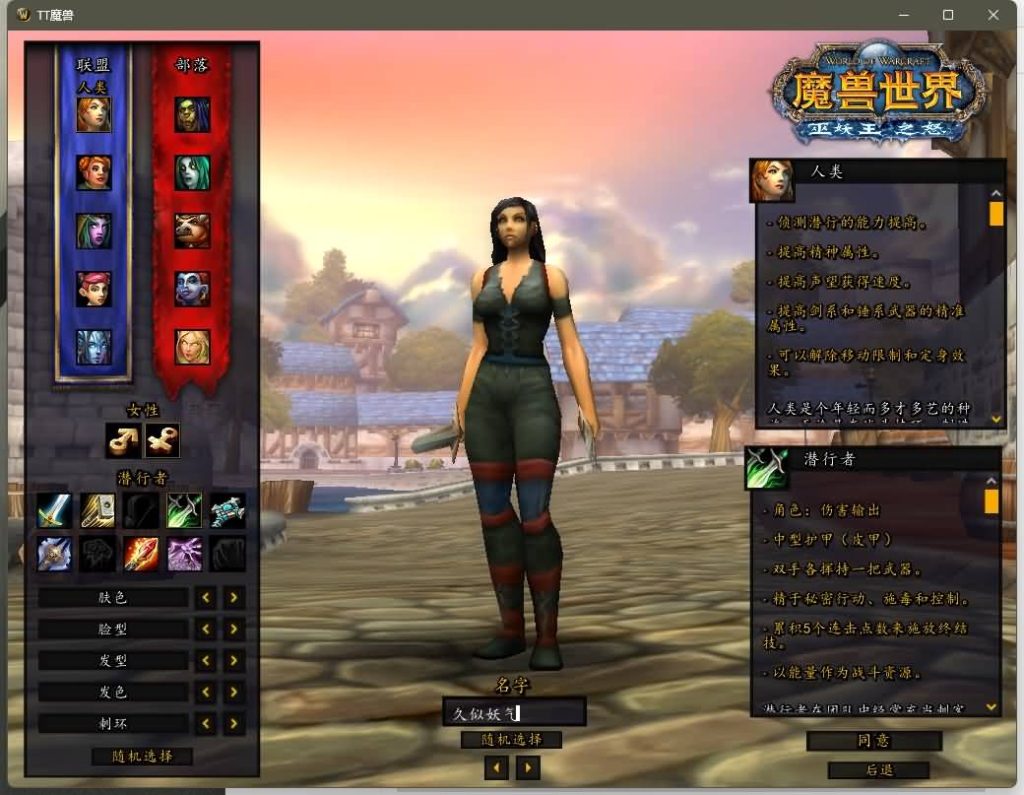Switch character gender to male
Screen dimensions: 1024x795
pos(122,440)
